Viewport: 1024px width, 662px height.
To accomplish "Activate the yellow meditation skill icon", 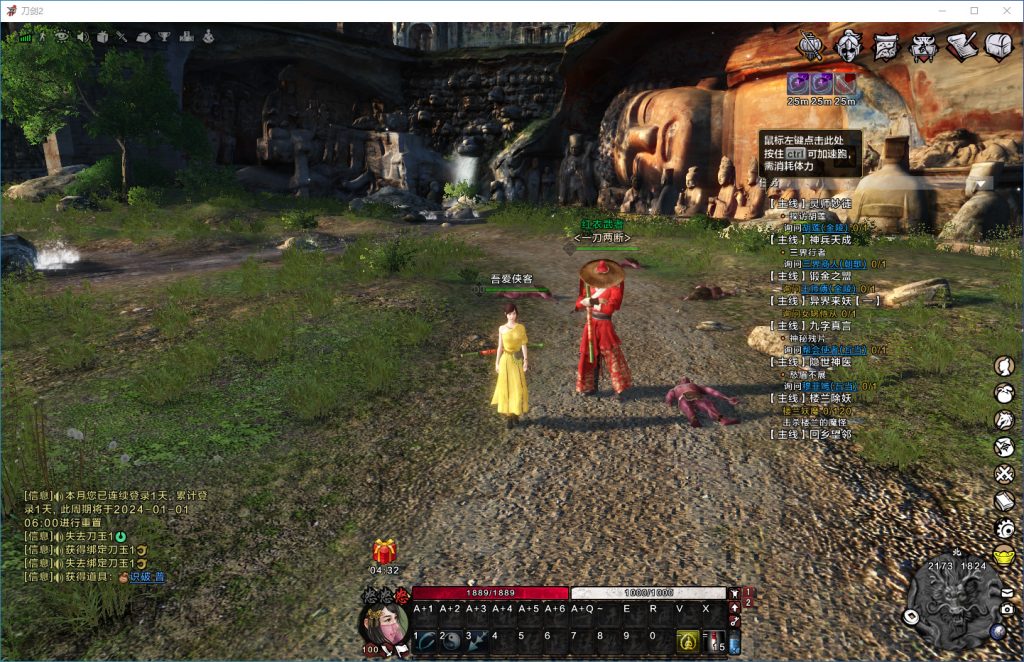I will 686,641.
